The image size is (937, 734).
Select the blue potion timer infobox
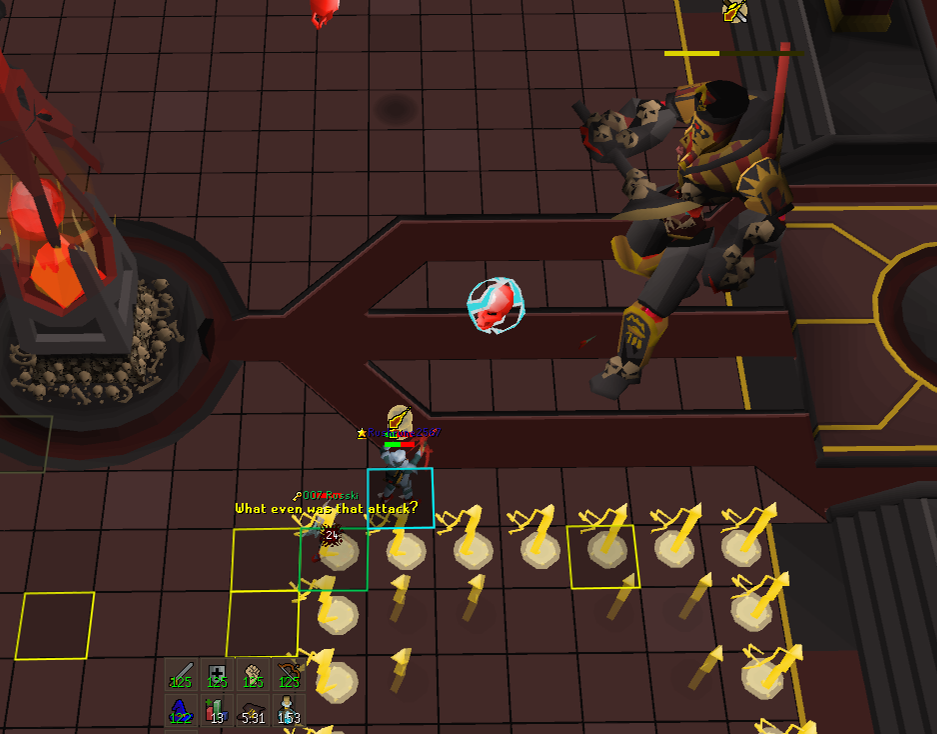pyautogui.click(x=289, y=710)
